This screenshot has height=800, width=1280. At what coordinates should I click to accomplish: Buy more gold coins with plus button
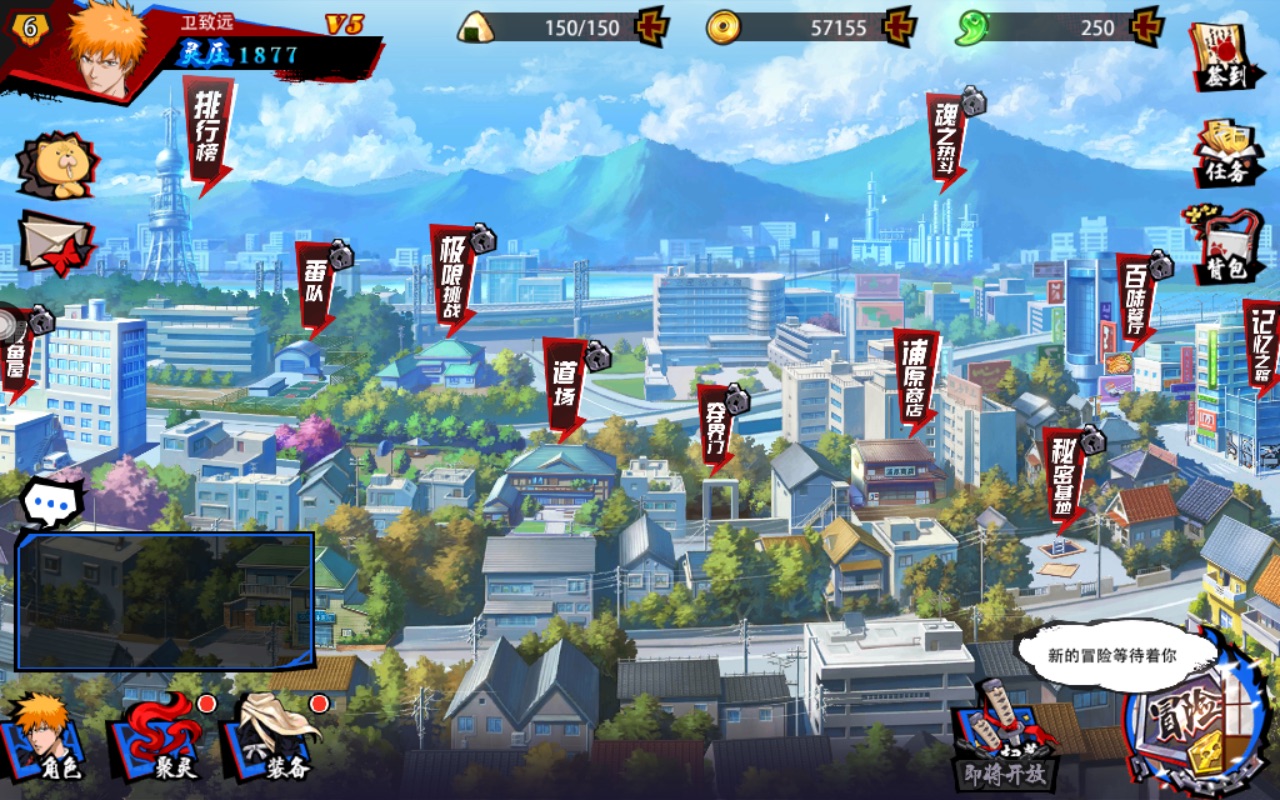click(x=900, y=27)
